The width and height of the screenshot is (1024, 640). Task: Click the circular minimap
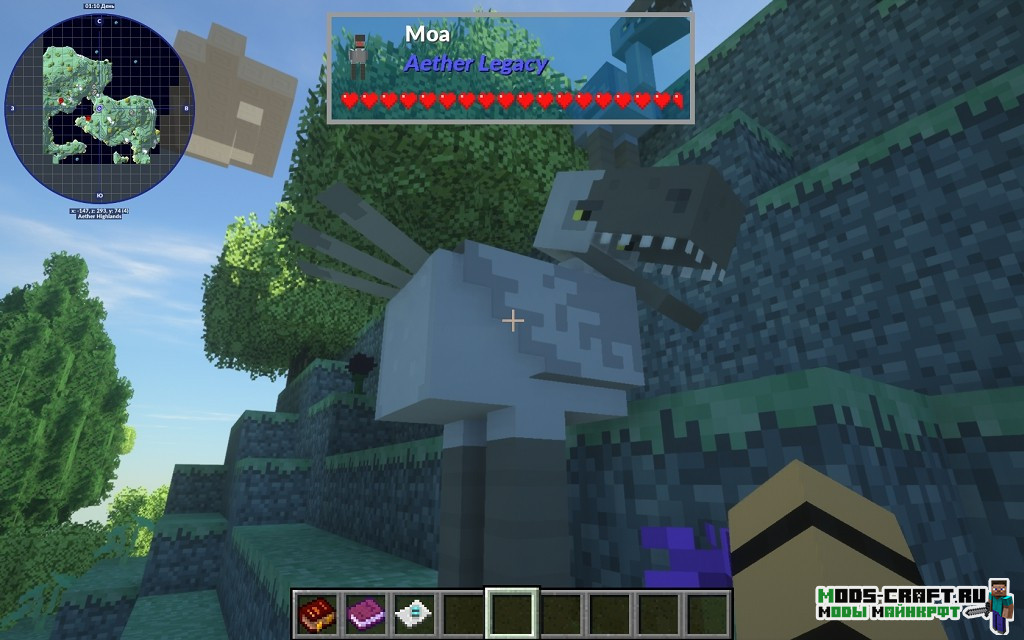coord(100,108)
